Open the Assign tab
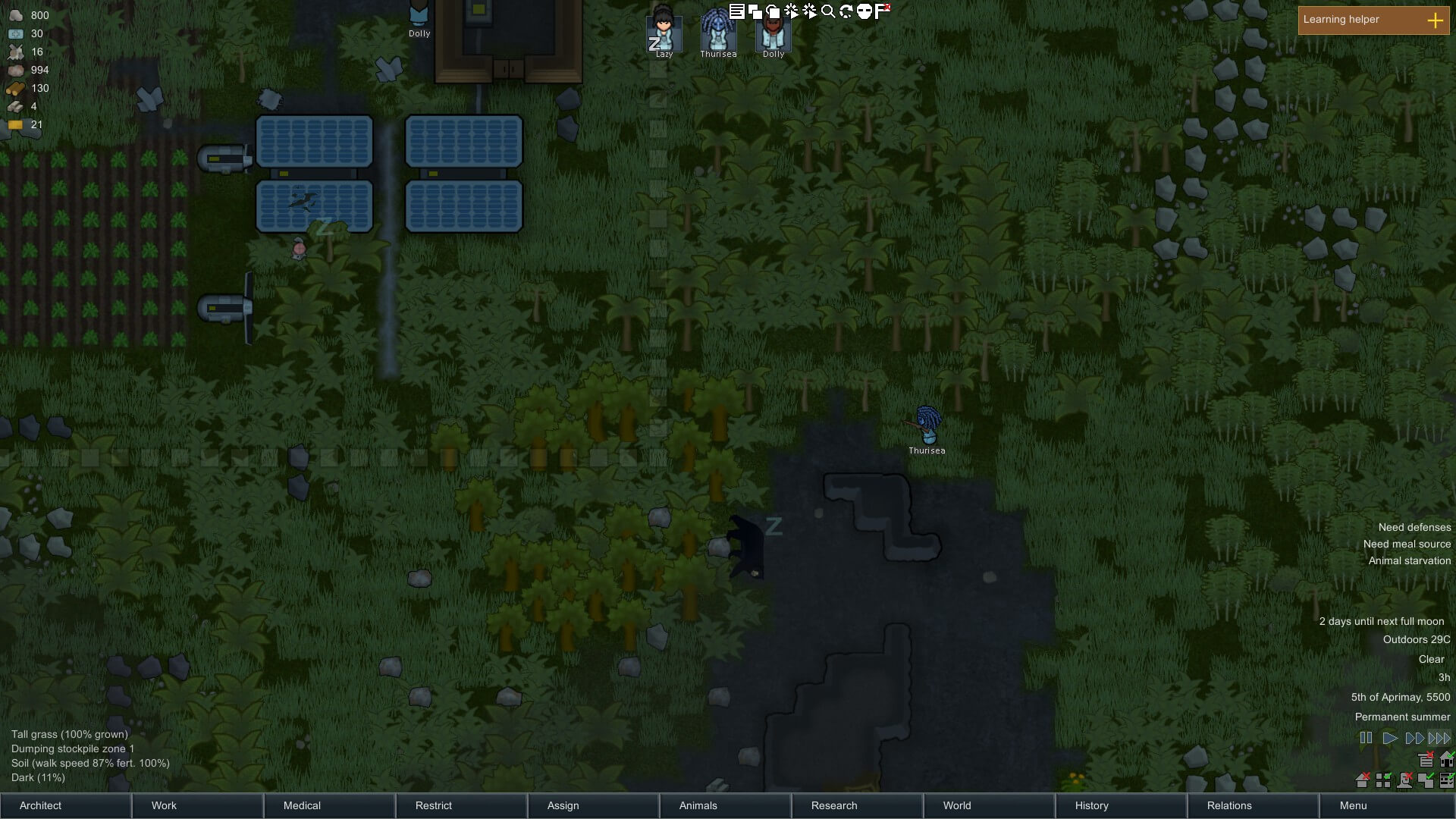Screen dimensions: 1456x819 pos(563,805)
